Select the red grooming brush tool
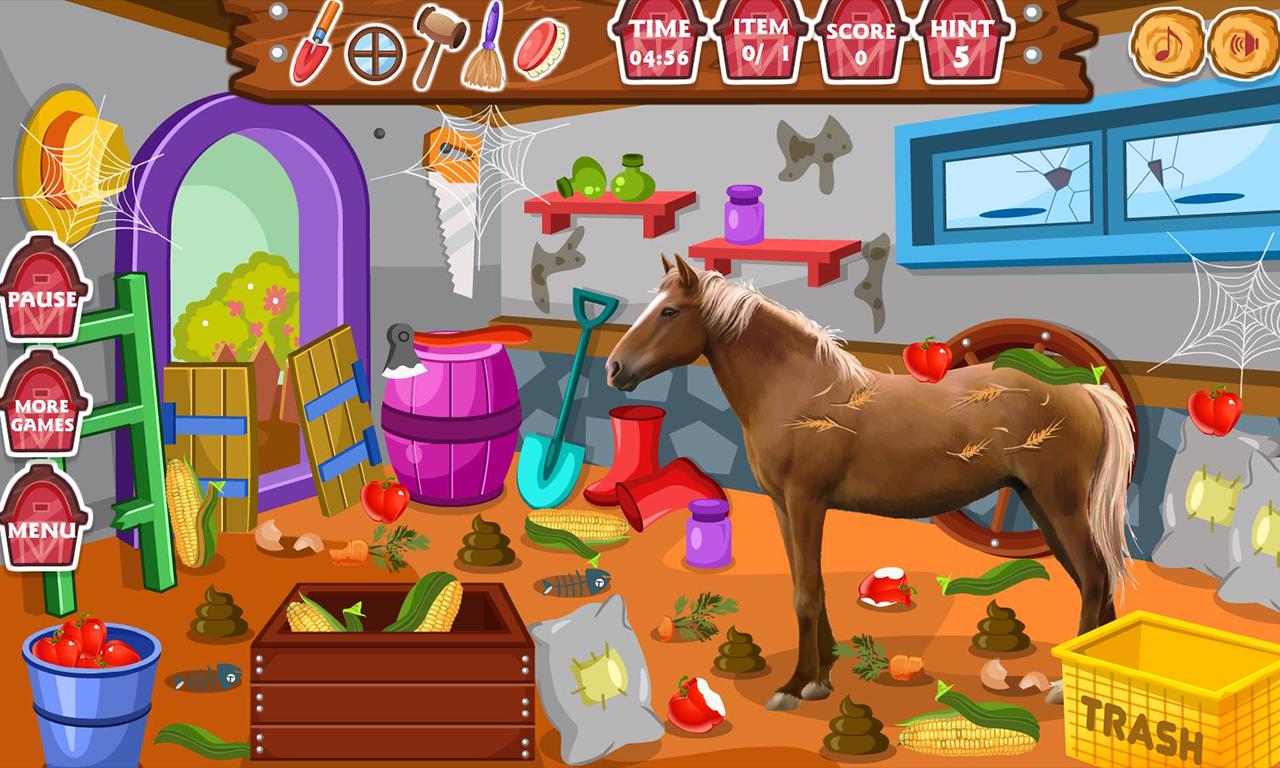The width and height of the screenshot is (1280, 768). pos(540,45)
